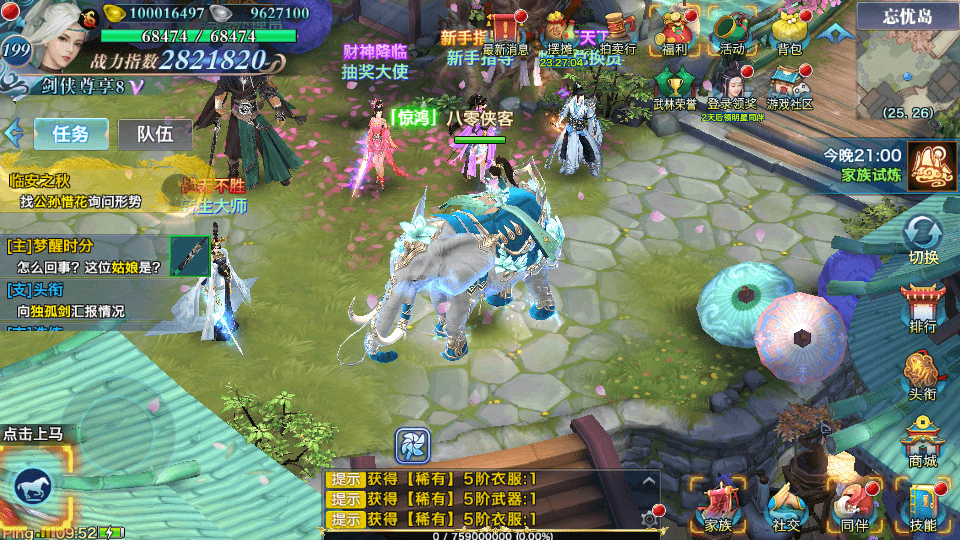The width and height of the screenshot is (960, 540).
Task: Open the 商城 shop
Action: [x=923, y=442]
